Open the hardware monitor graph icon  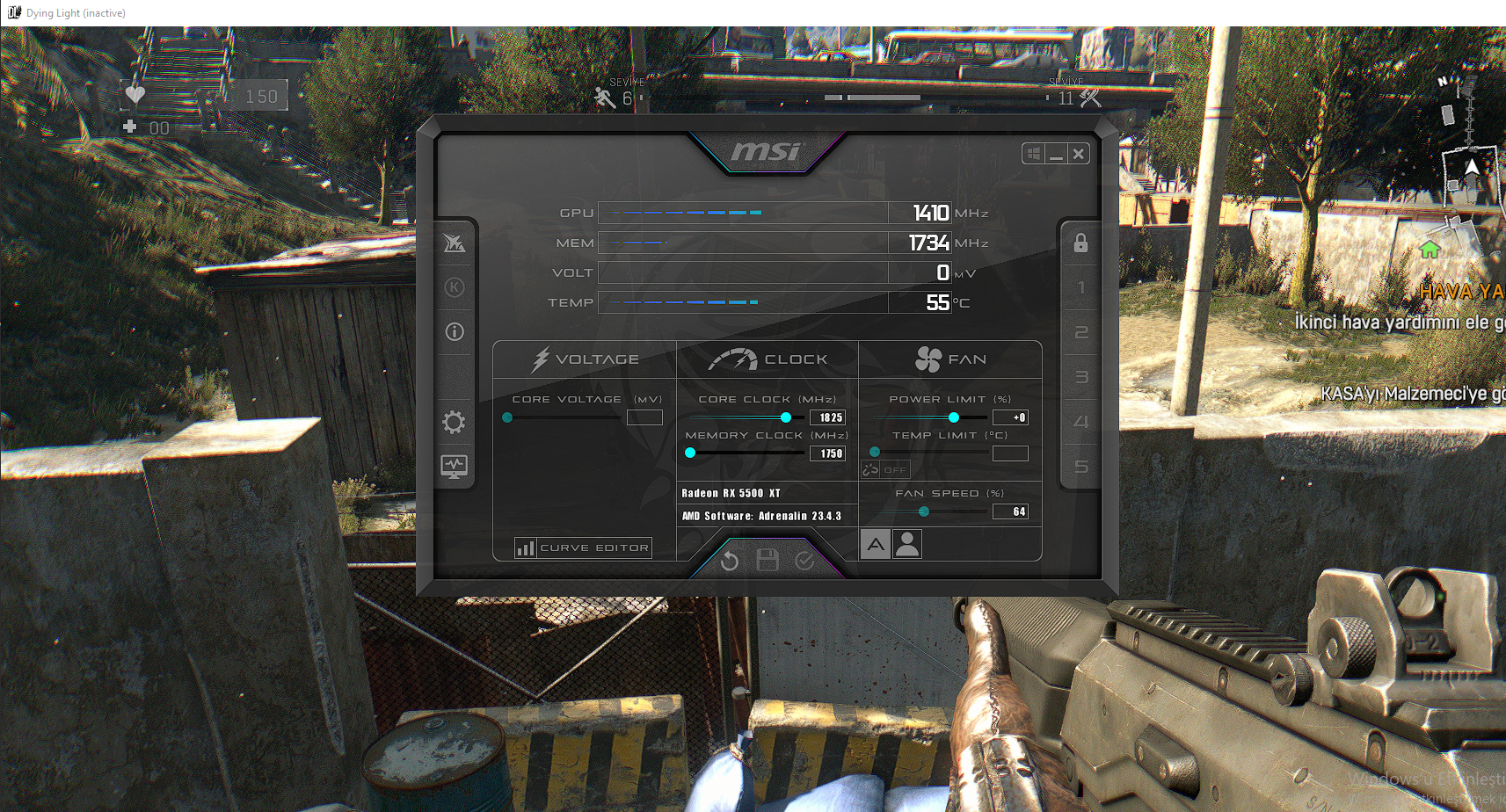454,467
